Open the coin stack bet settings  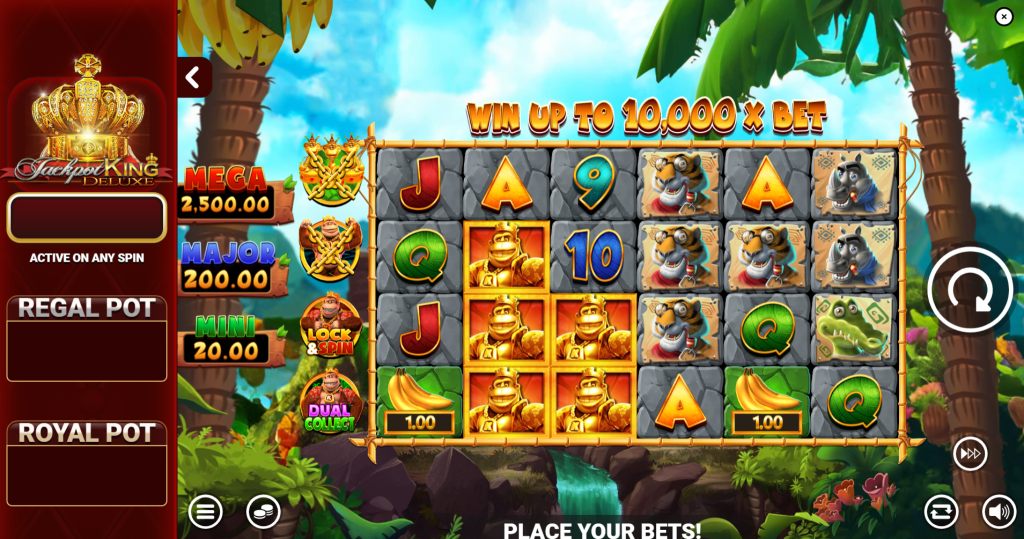click(263, 512)
